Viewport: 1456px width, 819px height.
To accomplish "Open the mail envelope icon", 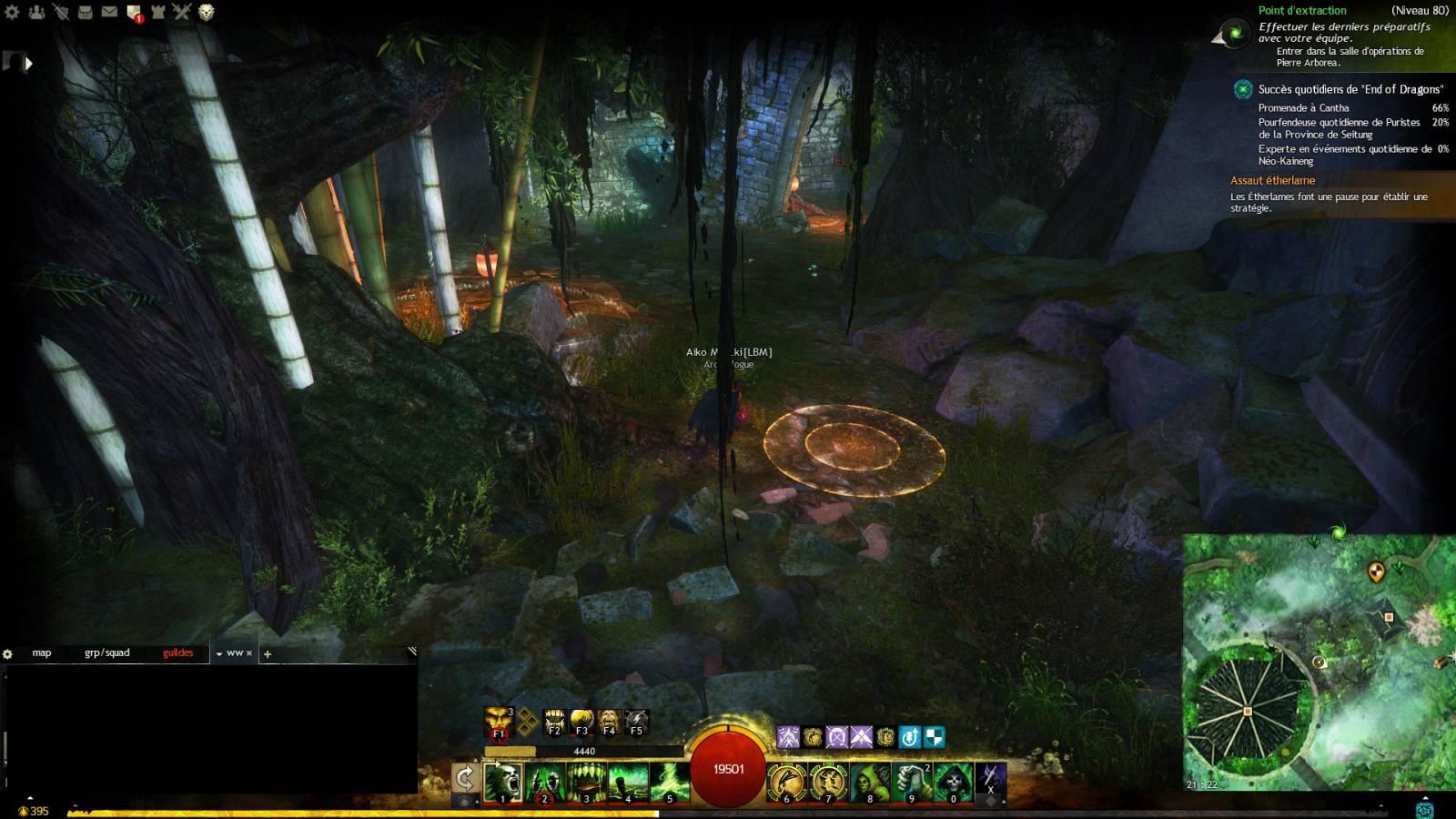I will coord(109,12).
